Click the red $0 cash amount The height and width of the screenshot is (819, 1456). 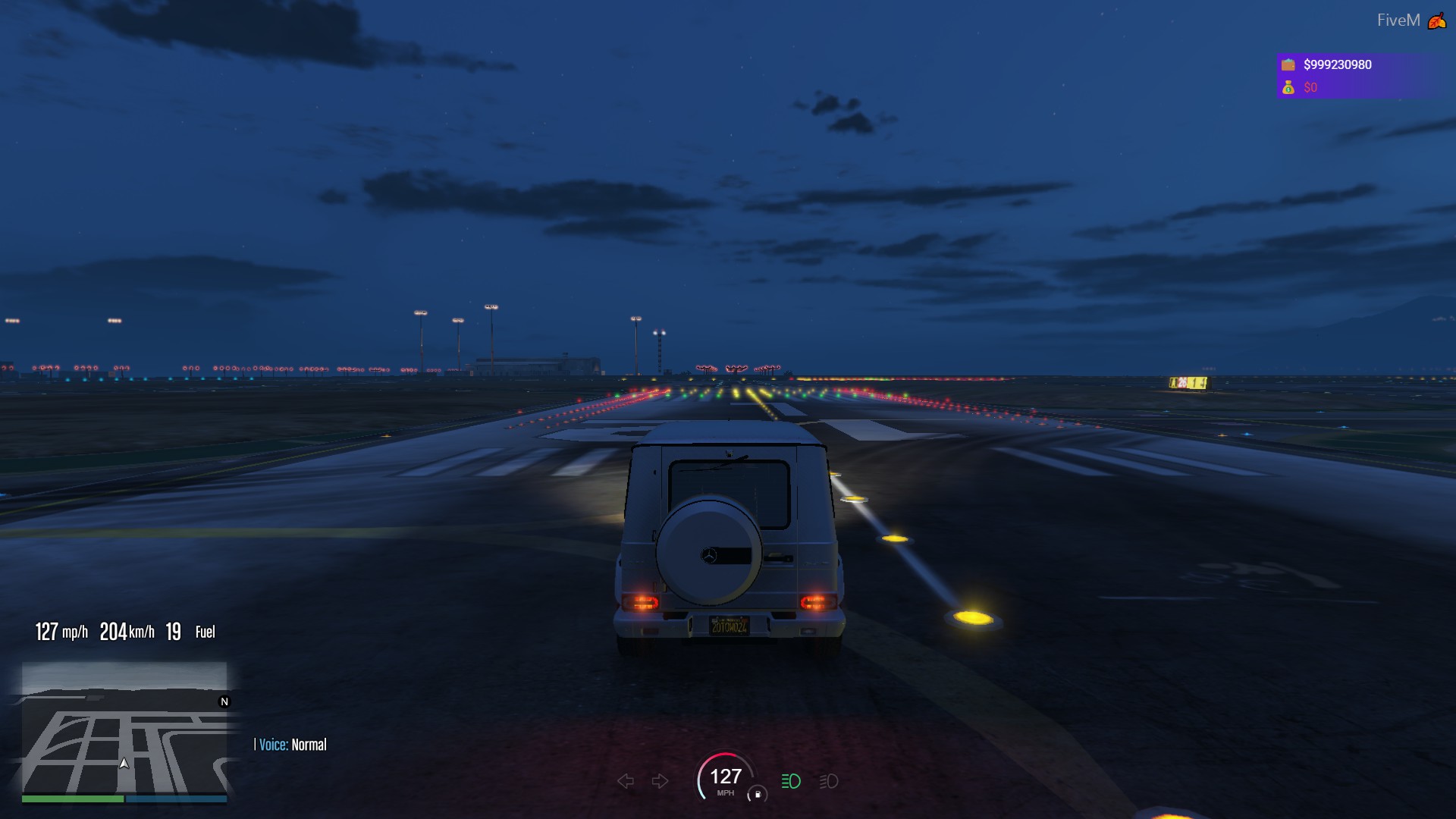(1310, 88)
